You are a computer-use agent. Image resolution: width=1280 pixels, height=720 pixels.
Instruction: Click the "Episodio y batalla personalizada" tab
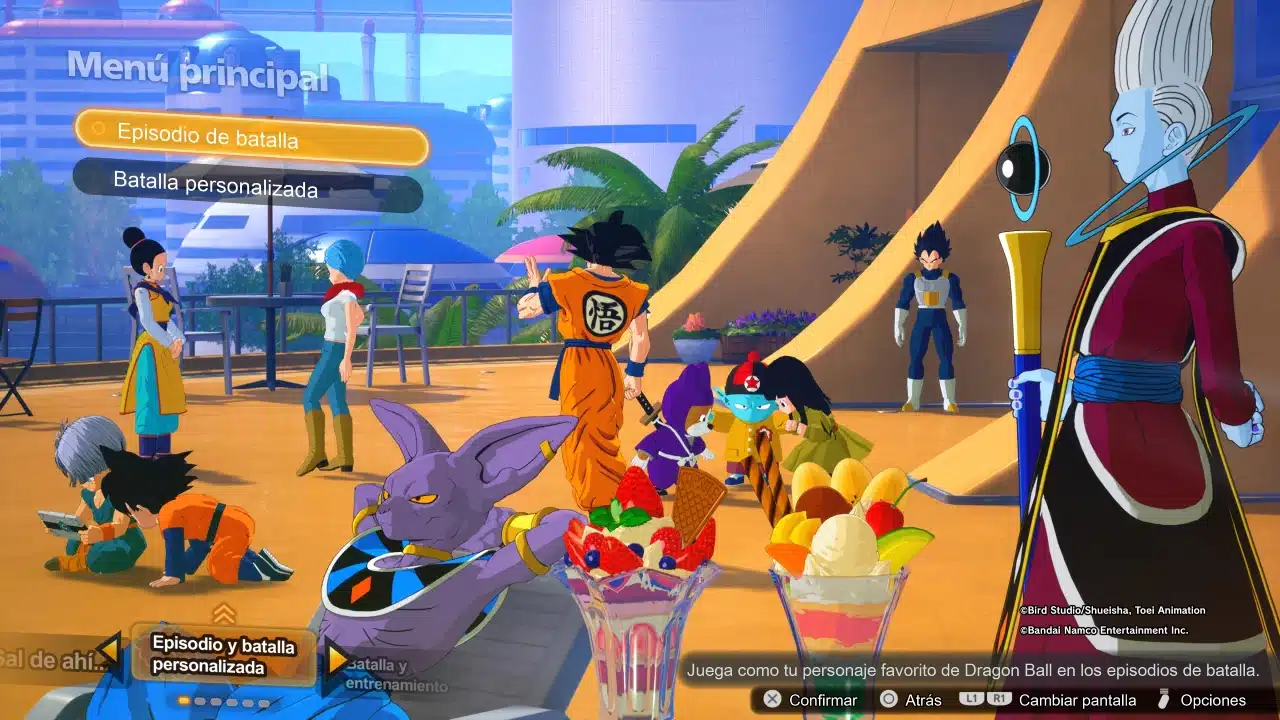point(222,655)
